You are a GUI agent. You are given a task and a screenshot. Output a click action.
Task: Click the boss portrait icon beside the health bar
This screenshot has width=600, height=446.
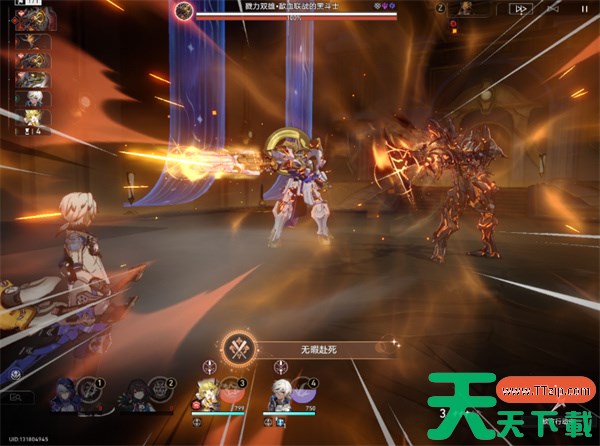[183, 11]
